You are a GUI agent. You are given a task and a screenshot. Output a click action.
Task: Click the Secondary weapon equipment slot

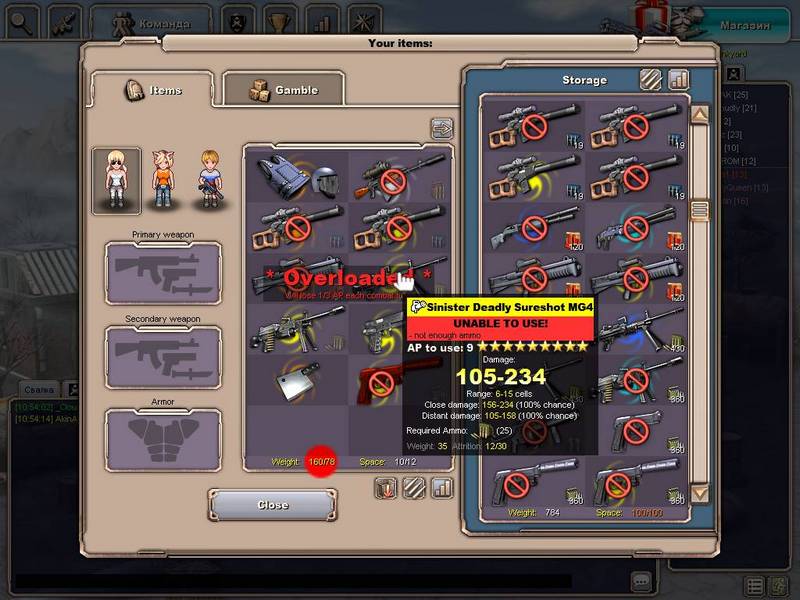(163, 356)
